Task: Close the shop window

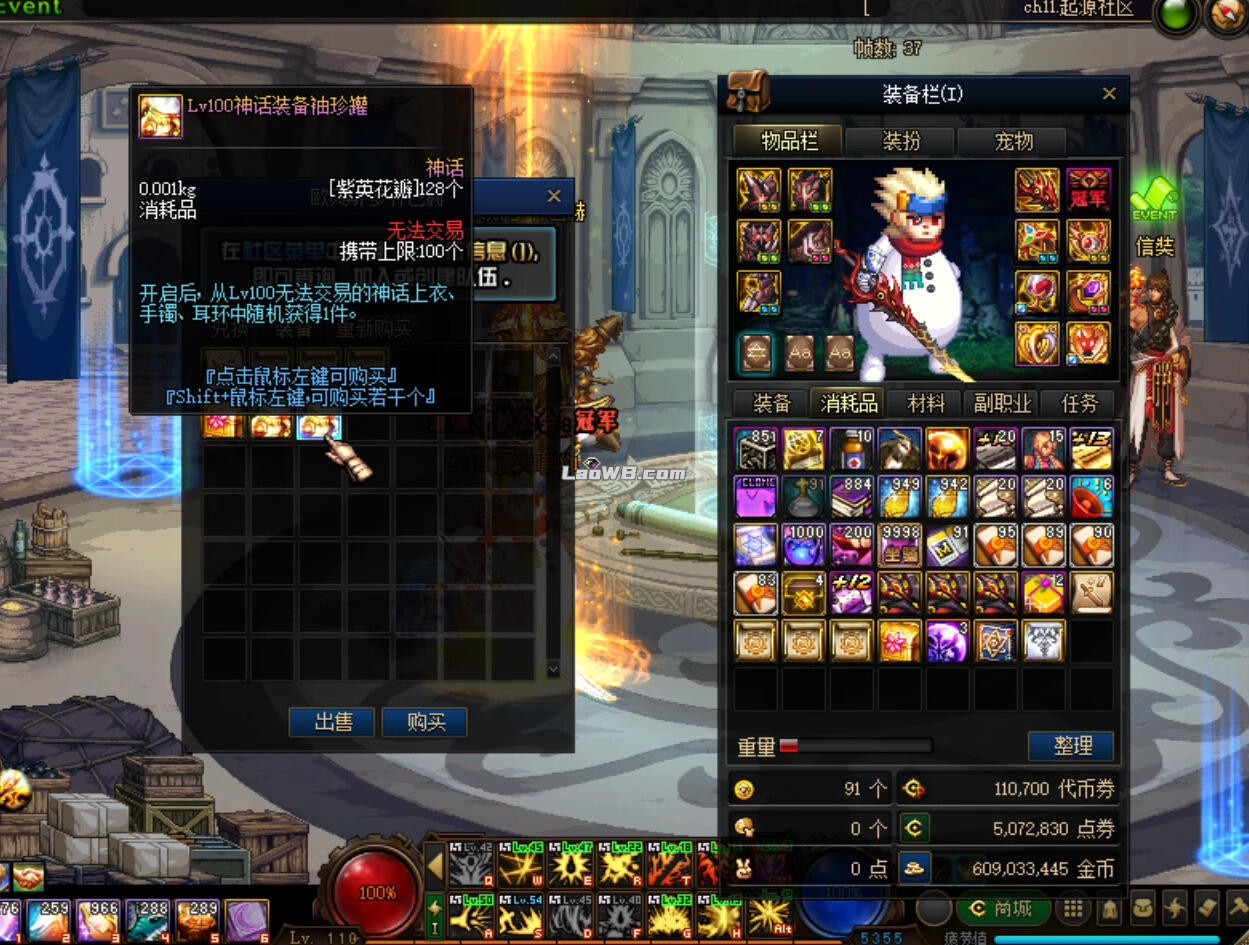Action: click(554, 196)
